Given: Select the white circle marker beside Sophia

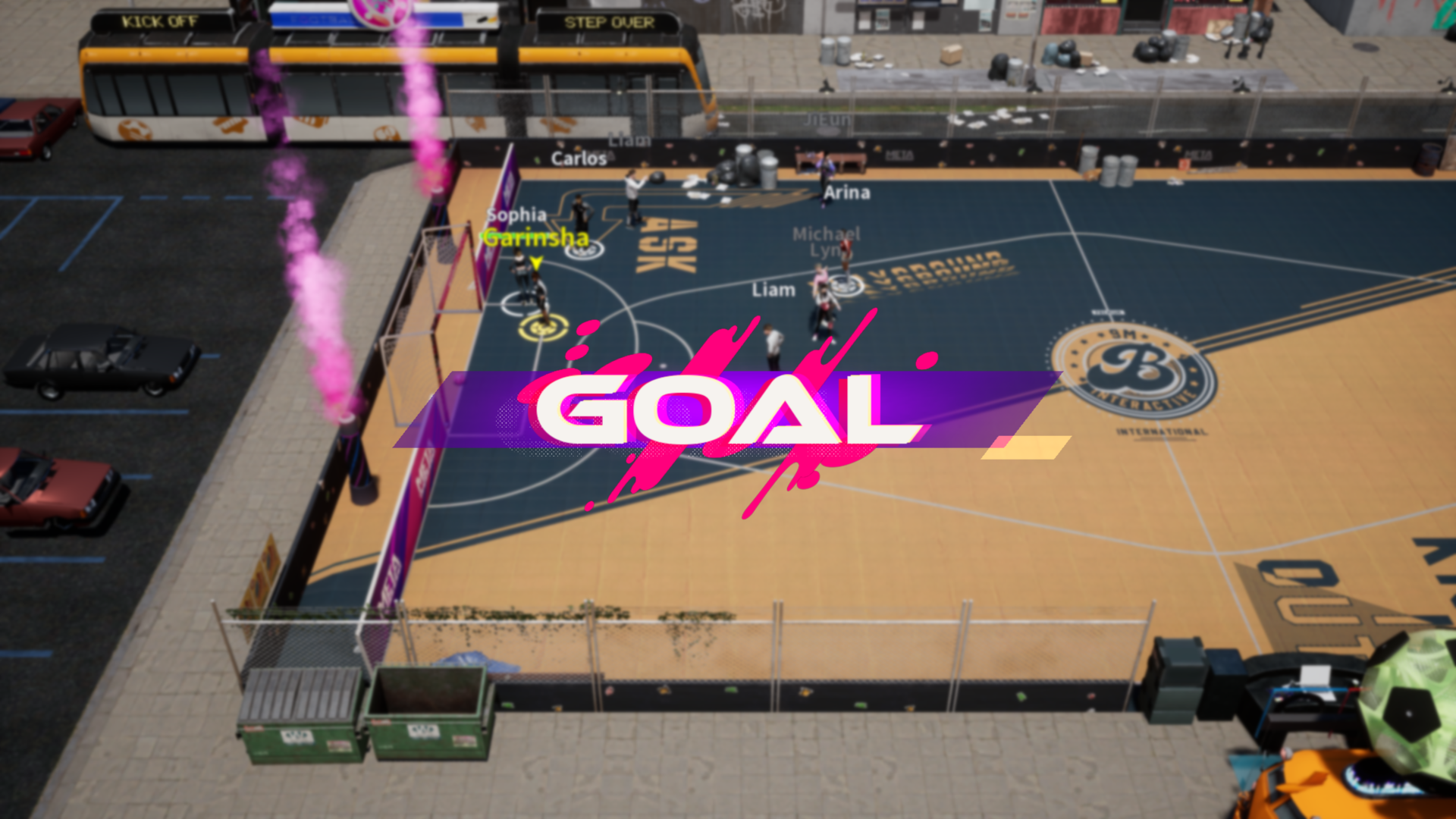Looking at the screenshot, I should click(x=584, y=250).
